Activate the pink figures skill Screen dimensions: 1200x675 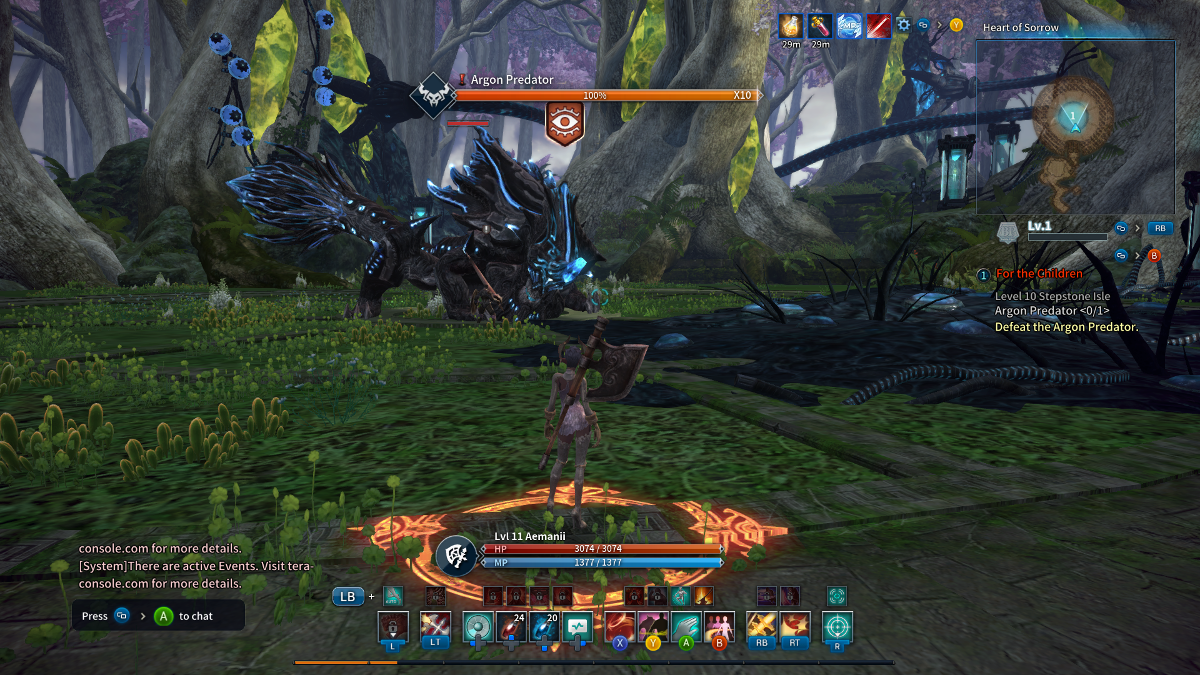(719, 627)
